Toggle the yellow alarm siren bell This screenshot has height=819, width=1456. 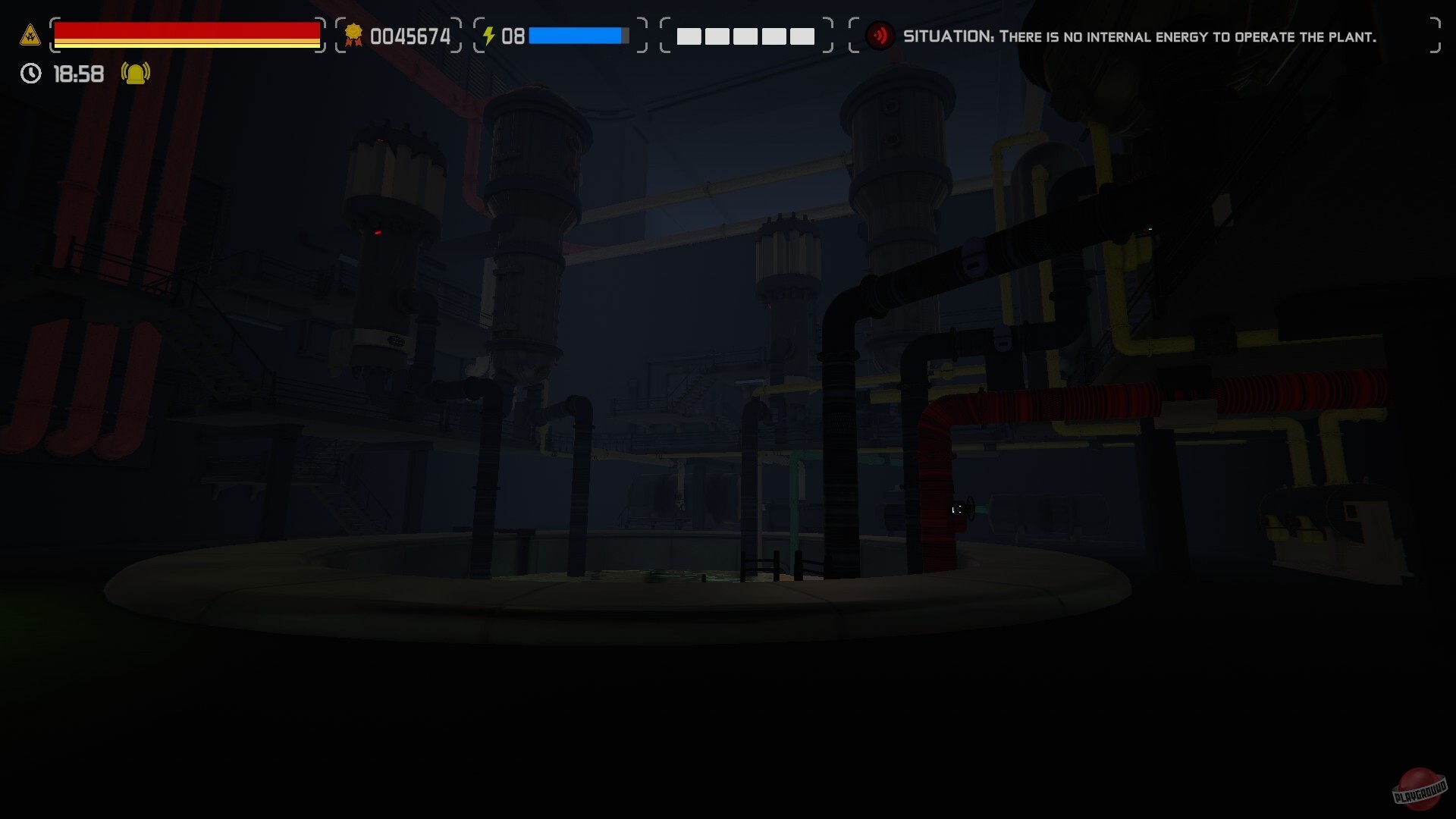(134, 74)
